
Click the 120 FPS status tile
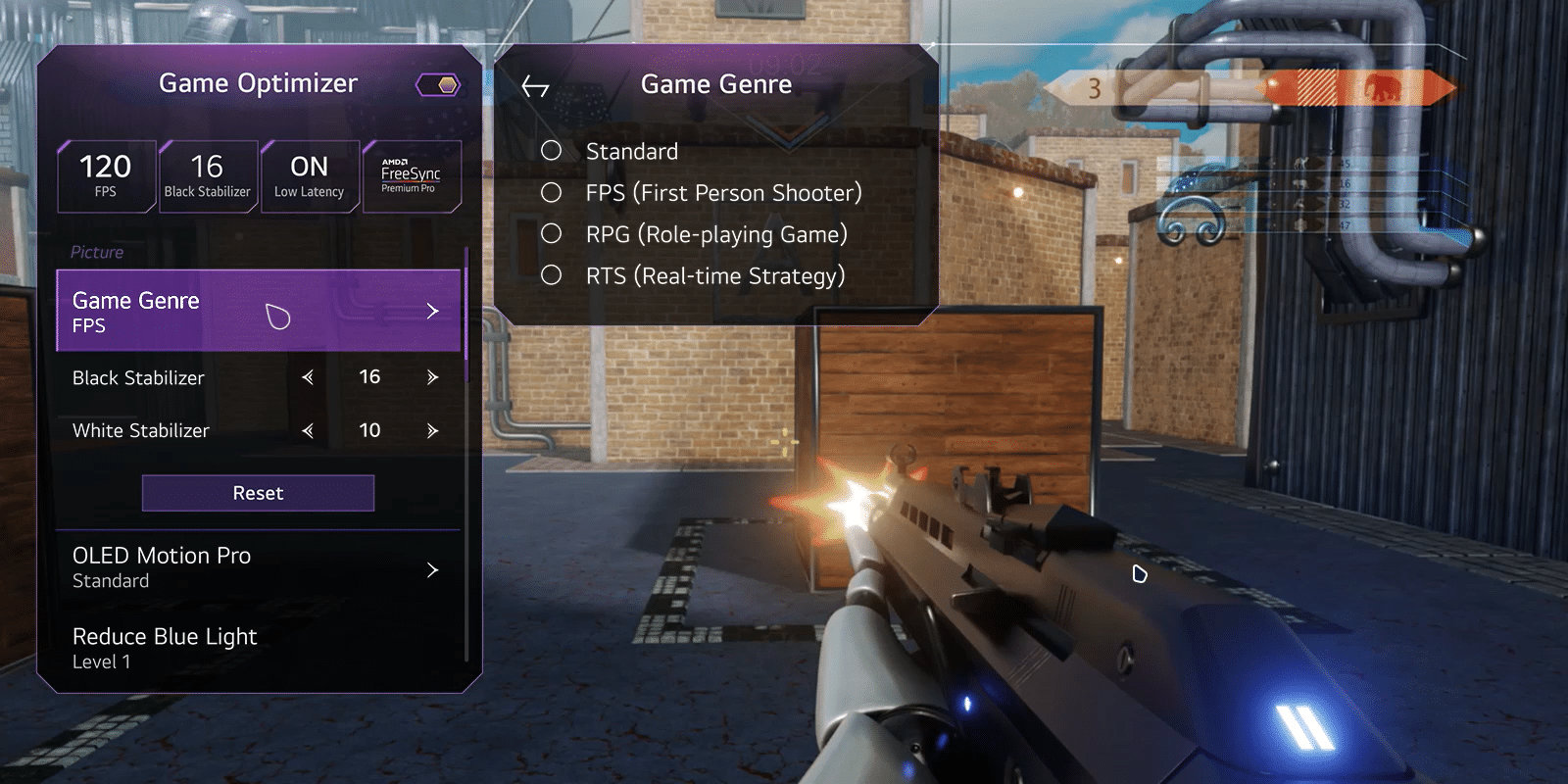pyautogui.click(x=105, y=176)
